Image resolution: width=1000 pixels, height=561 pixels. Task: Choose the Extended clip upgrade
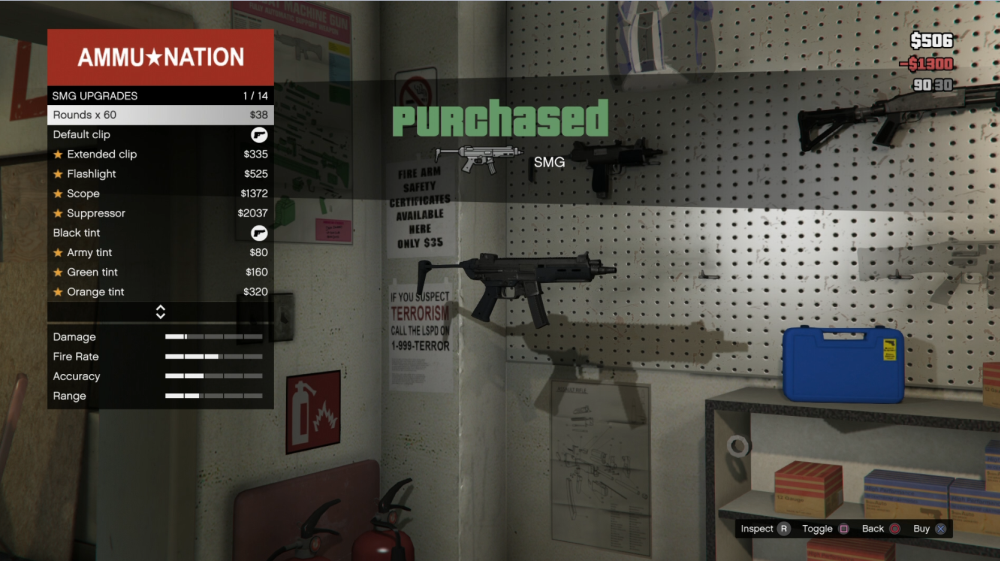(x=160, y=155)
